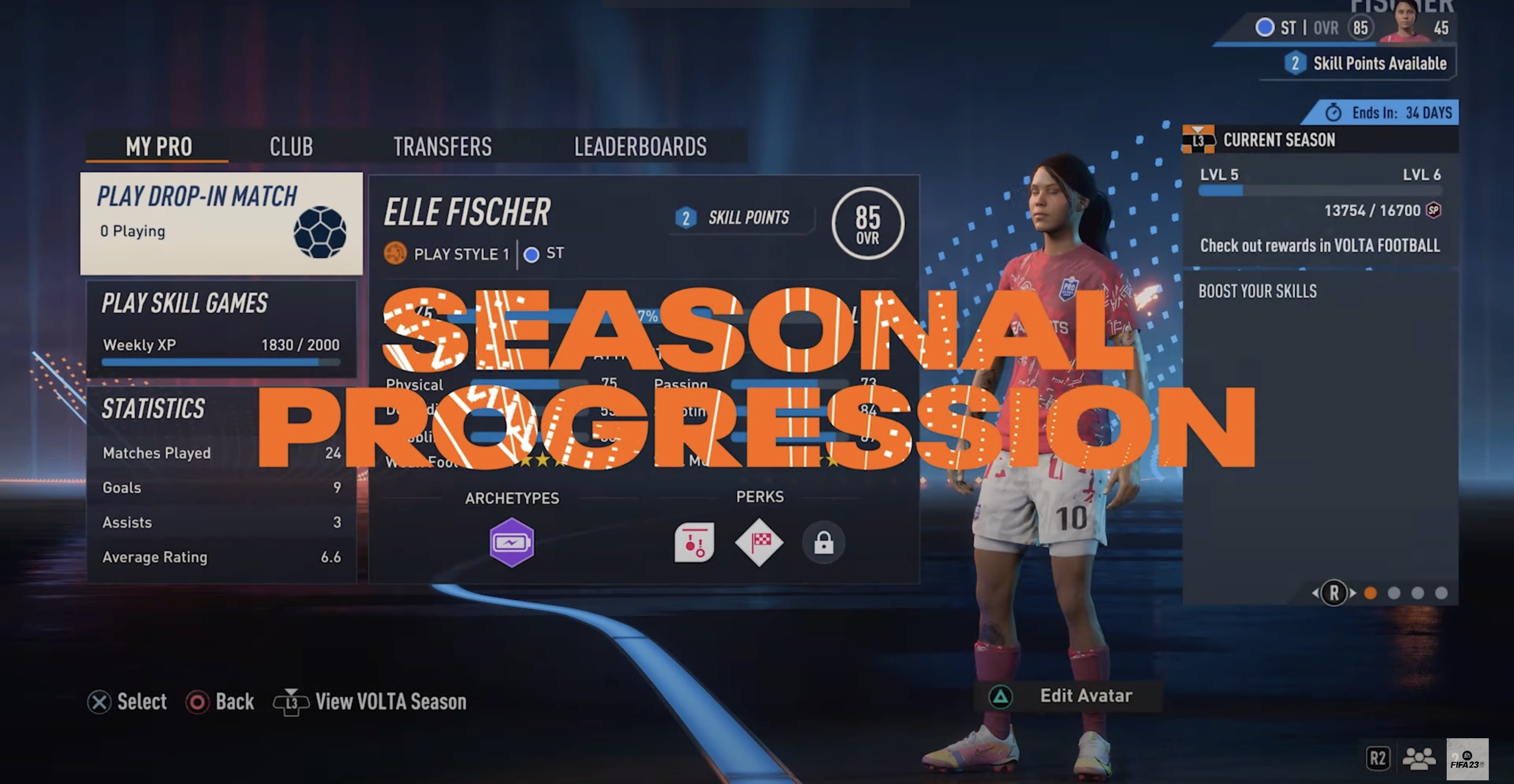The width and height of the screenshot is (1514, 784).
Task: Switch to the CLUB tab
Action: [292, 146]
